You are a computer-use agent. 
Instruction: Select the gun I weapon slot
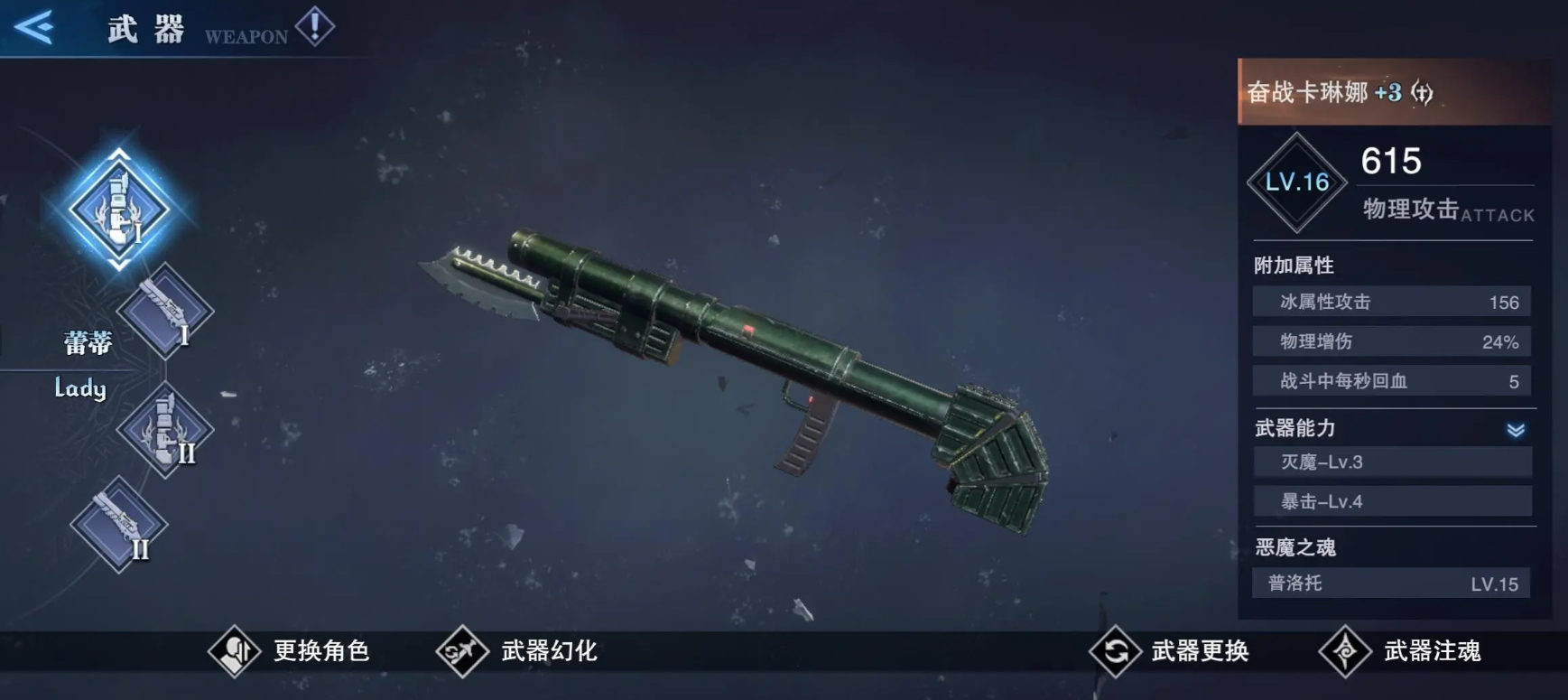(x=165, y=312)
